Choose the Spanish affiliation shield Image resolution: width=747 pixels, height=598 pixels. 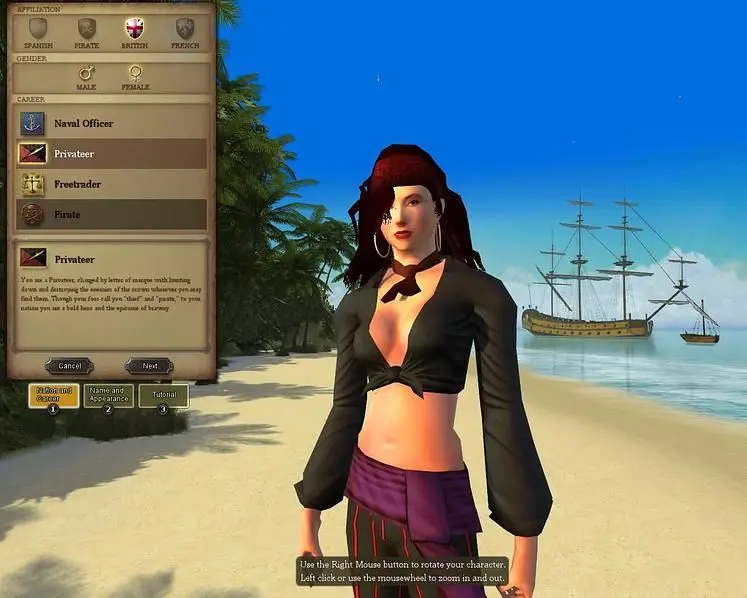pyautogui.click(x=37, y=28)
